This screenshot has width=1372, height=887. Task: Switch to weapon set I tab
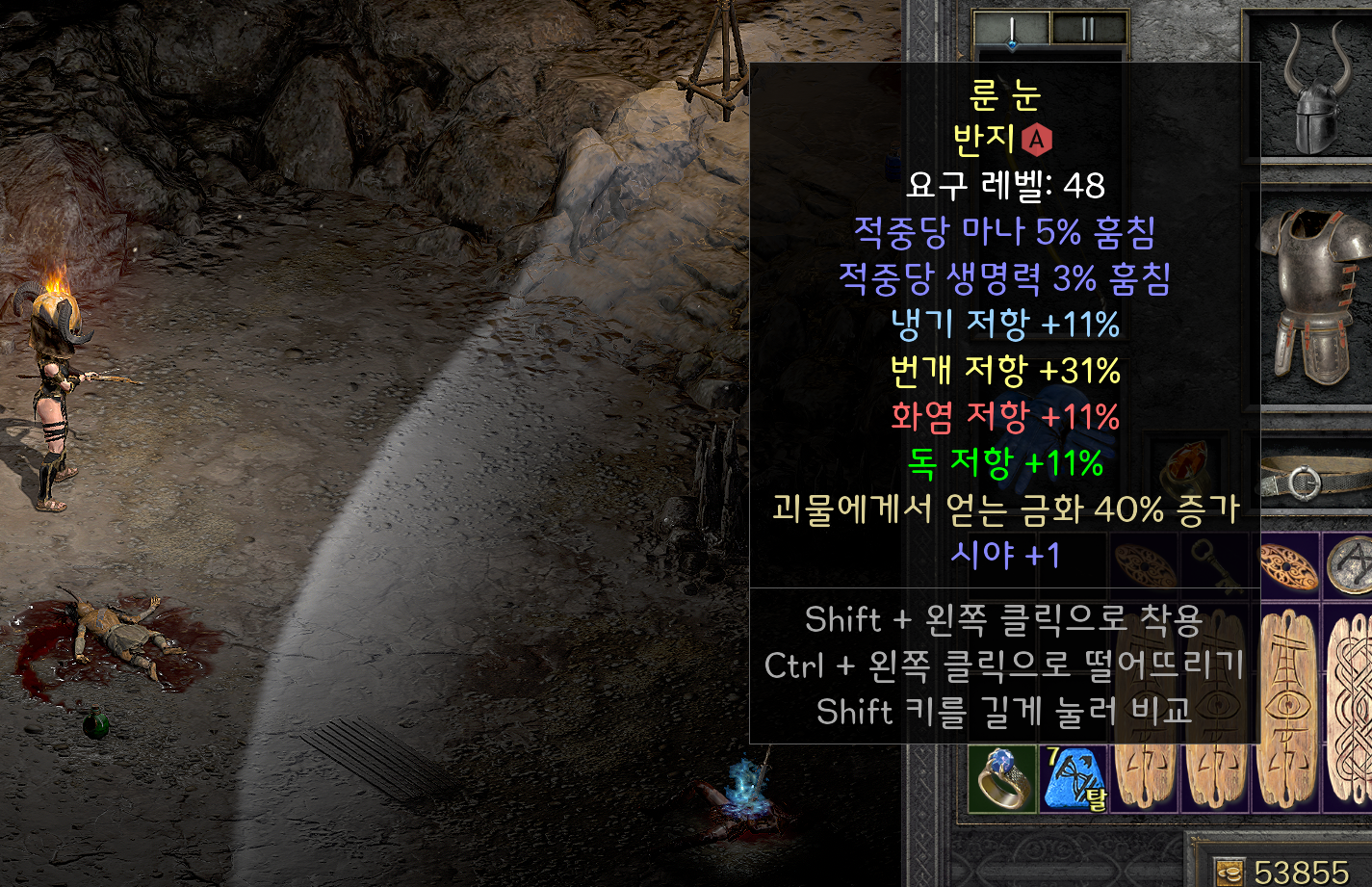click(1012, 28)
